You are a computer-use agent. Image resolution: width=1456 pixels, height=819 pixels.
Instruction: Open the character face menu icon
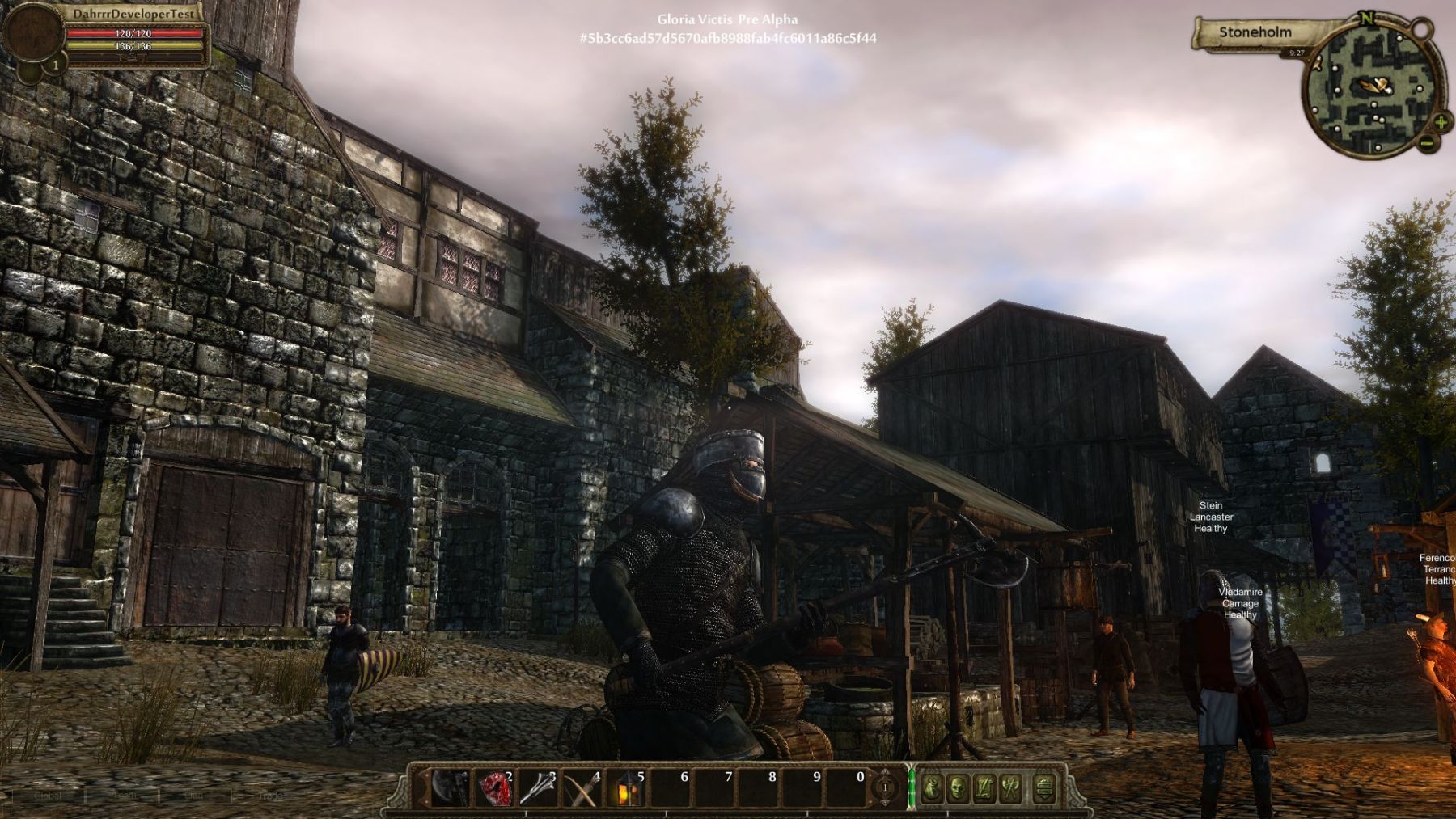click(x=958, y=787)
